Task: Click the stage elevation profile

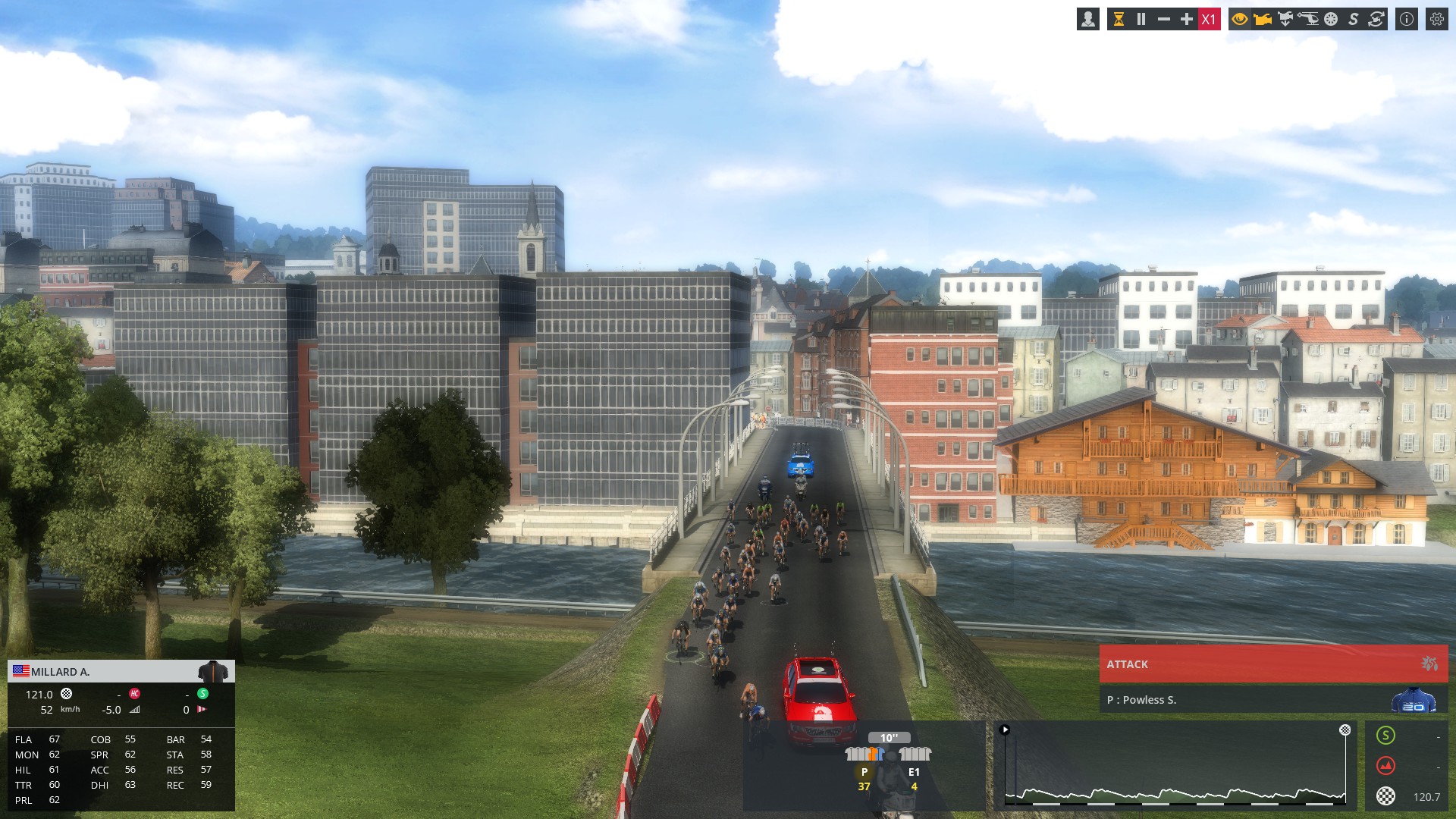Action: 1175,766
